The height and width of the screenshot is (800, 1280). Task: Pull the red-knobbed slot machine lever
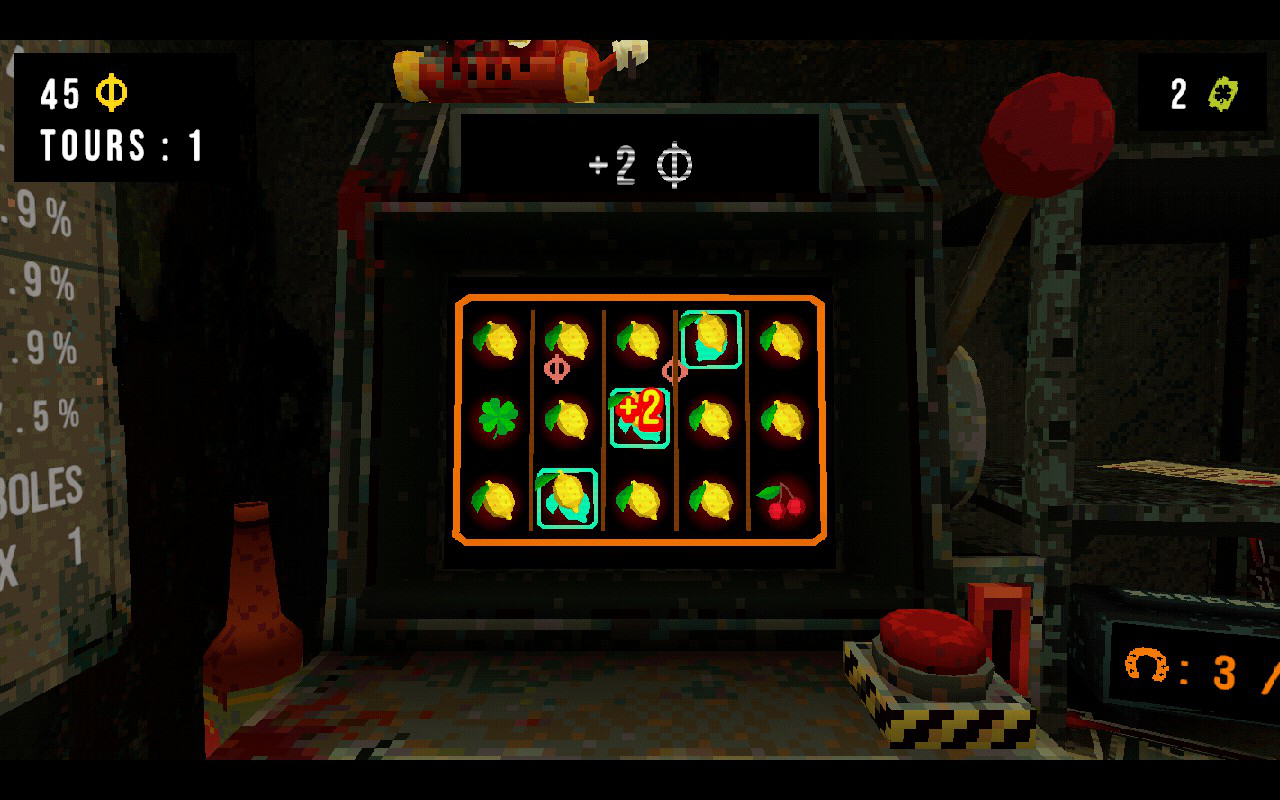click(x=1046, y=134)
